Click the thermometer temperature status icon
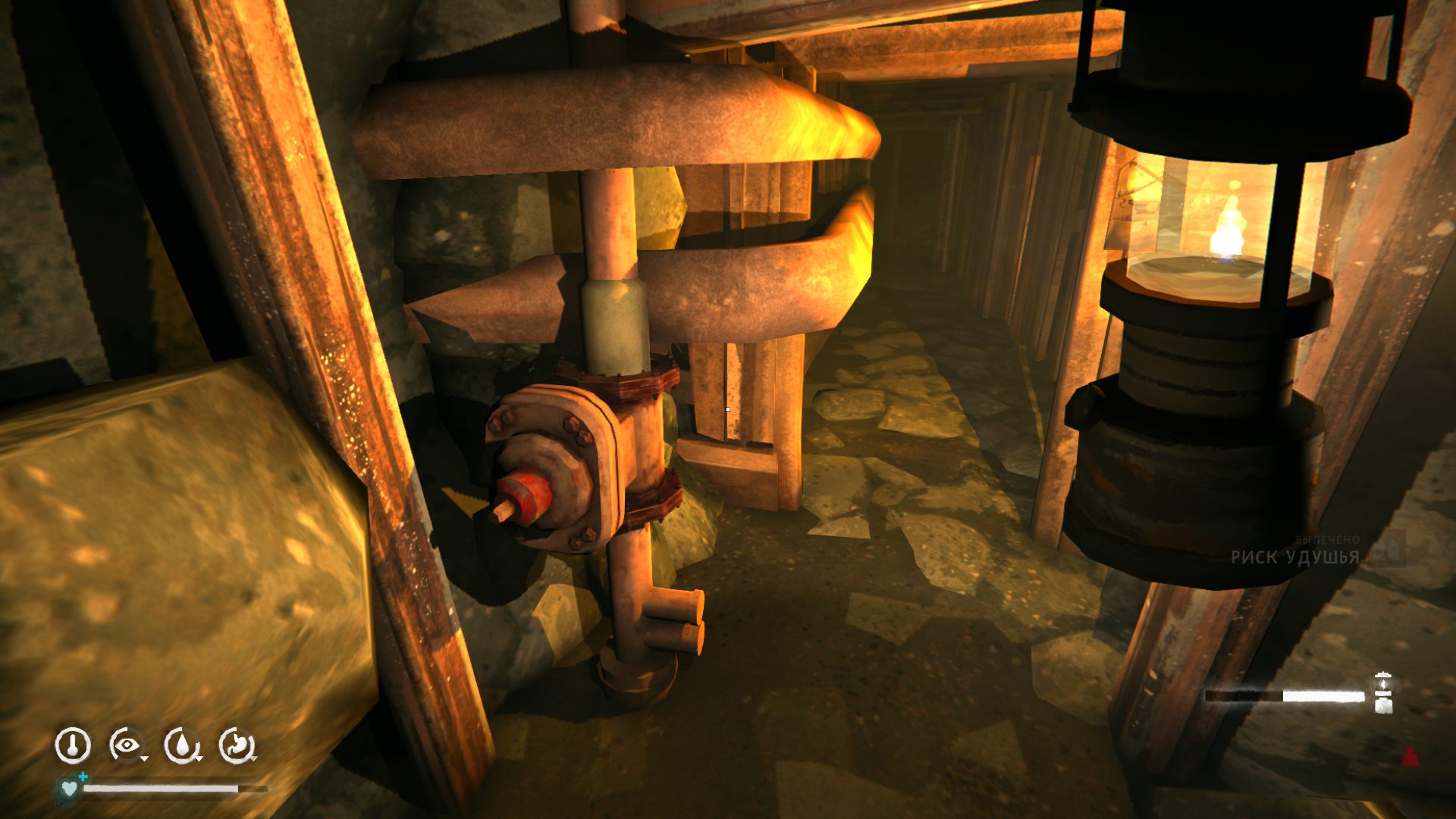This screenshot has width=1456, height=819. coord(73,745)
